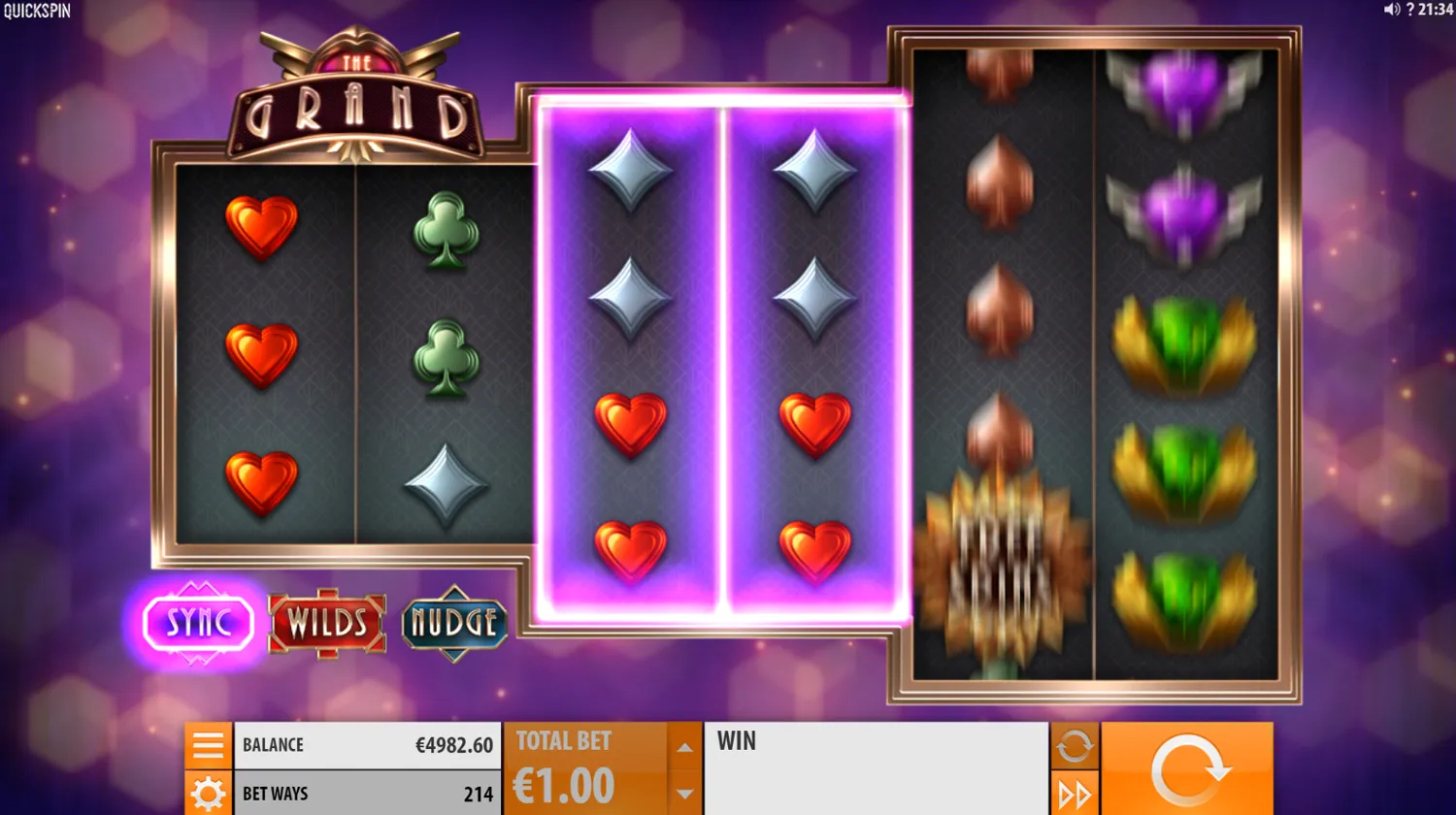Increase Total Bet with up arrow
Image resolution: width=1456 pixels, height=815 pixels.
(x=684, y=747)
